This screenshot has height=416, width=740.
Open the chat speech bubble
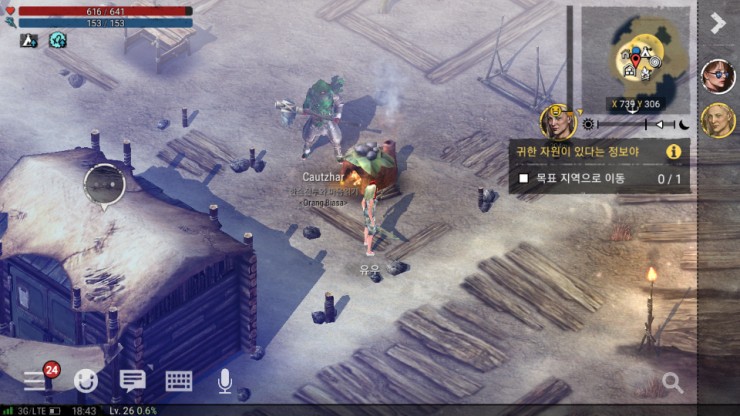click(132, 380)
